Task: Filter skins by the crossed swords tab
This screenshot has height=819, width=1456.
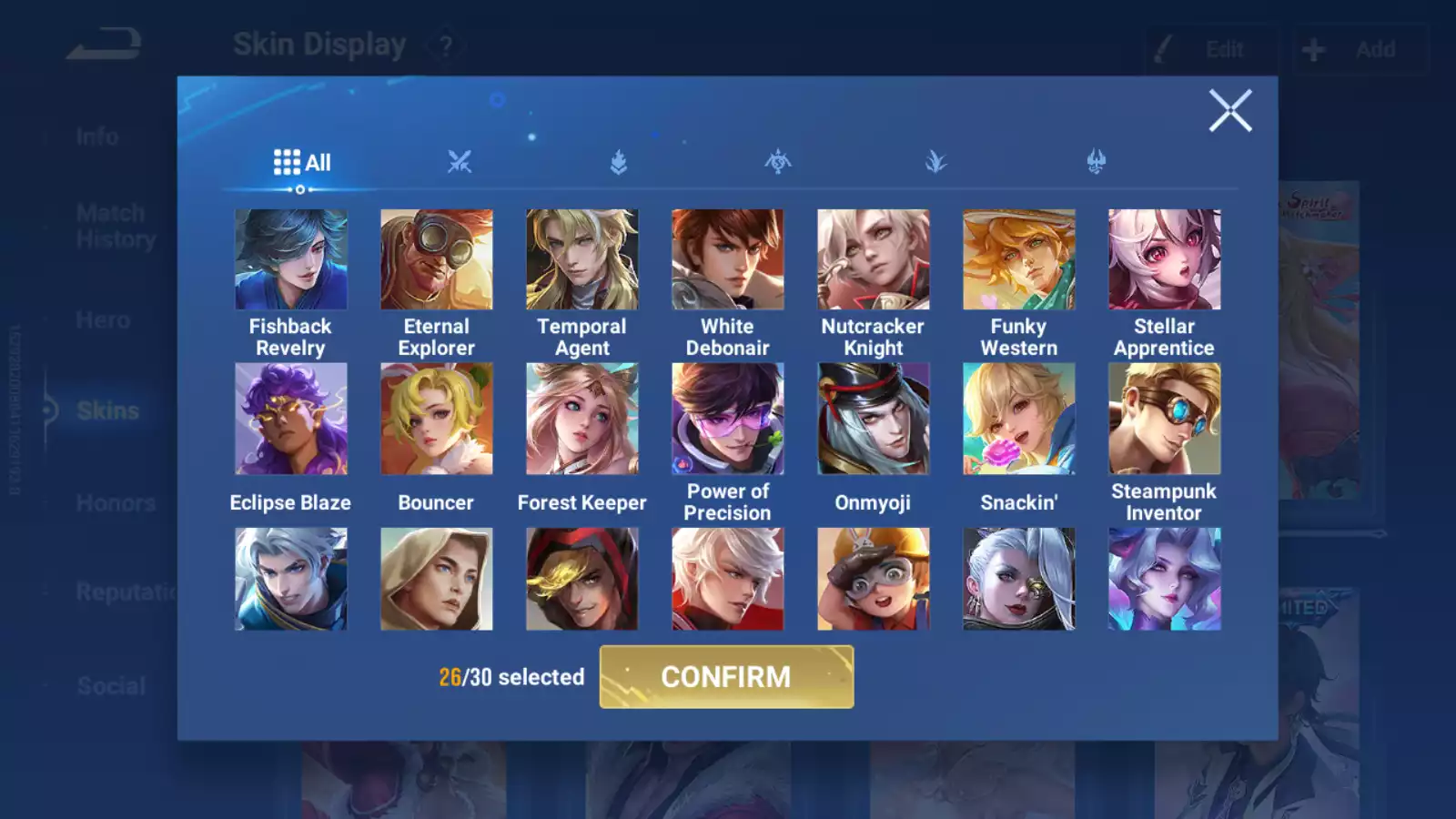Action: pos(460,163)
